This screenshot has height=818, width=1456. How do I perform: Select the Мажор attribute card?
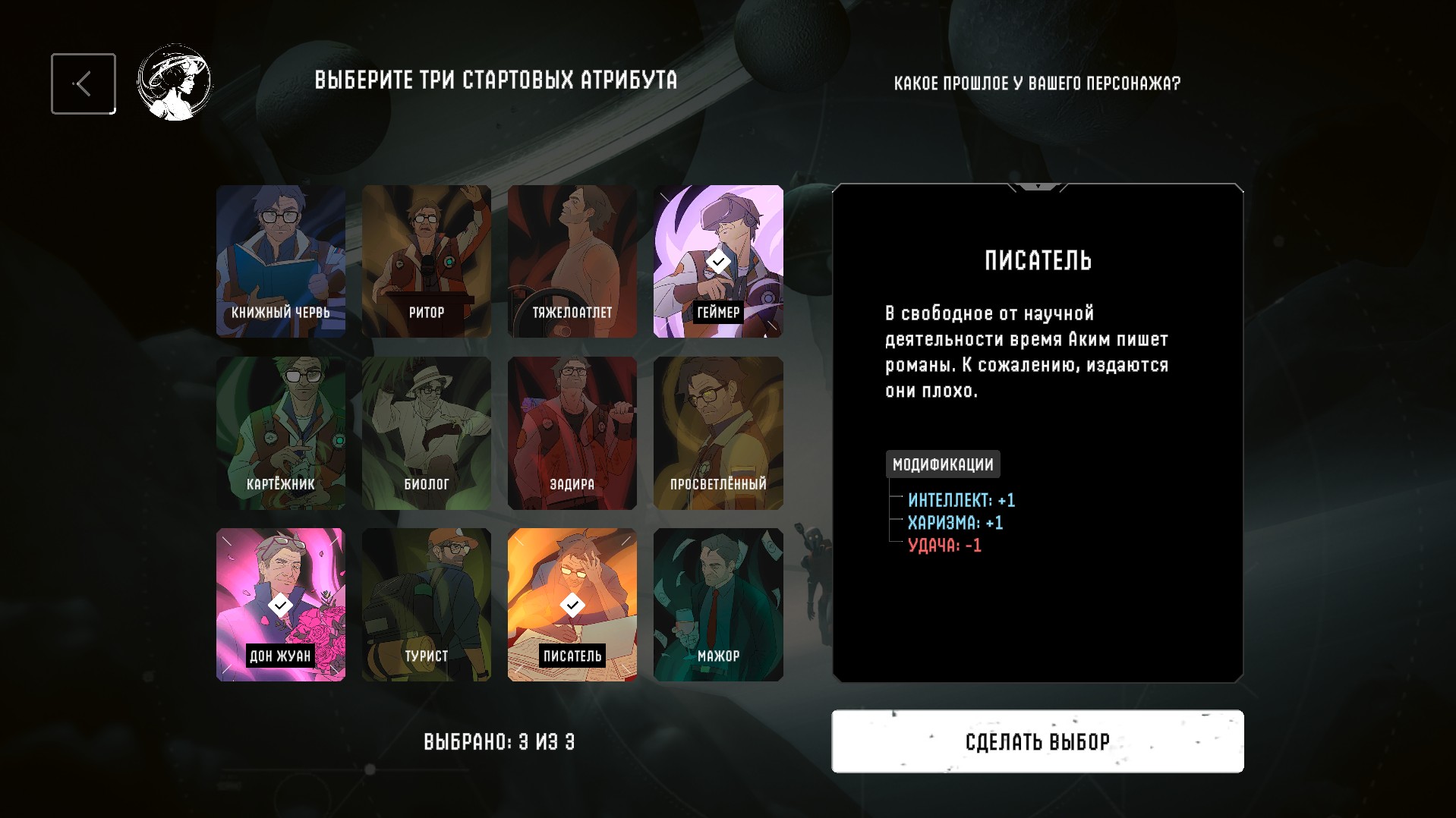(x=718, y=604)
